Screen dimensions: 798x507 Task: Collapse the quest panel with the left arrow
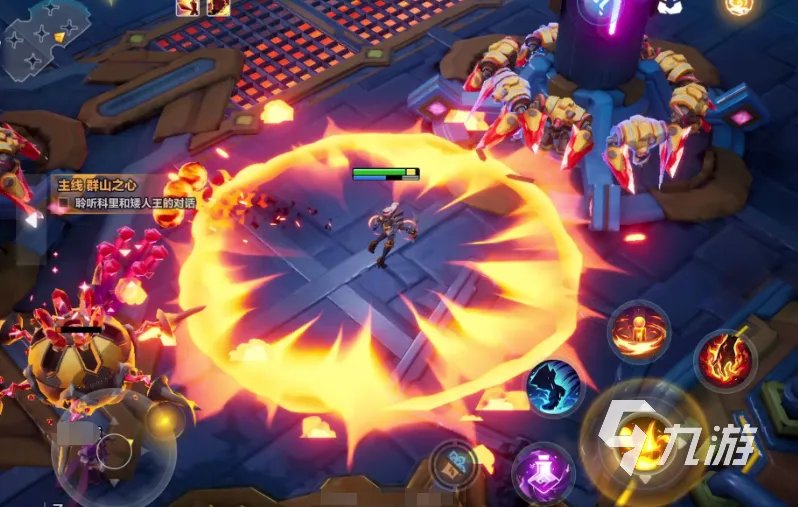(30, 217)
